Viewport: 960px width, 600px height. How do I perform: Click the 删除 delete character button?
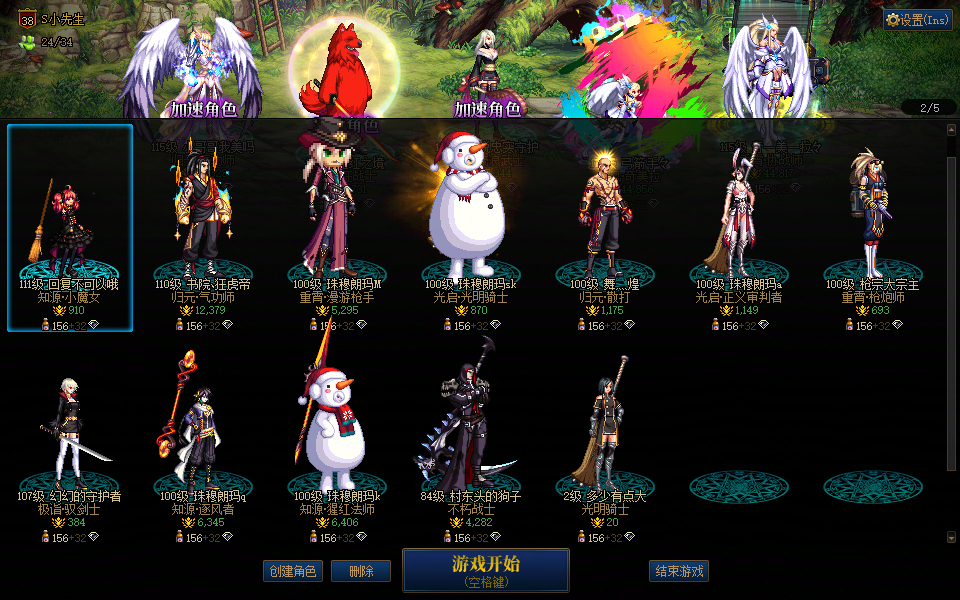tap(360, 571)
